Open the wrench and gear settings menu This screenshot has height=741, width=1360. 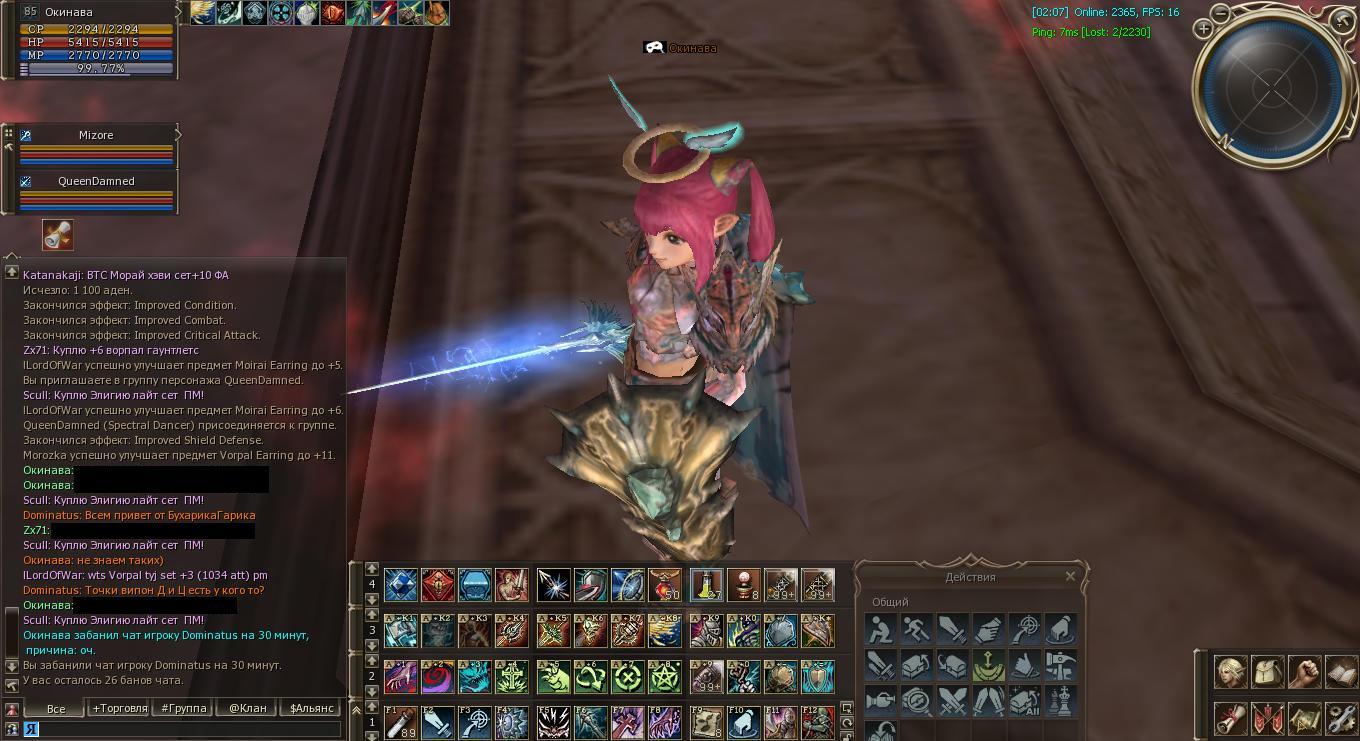(x=1340, y=718)
